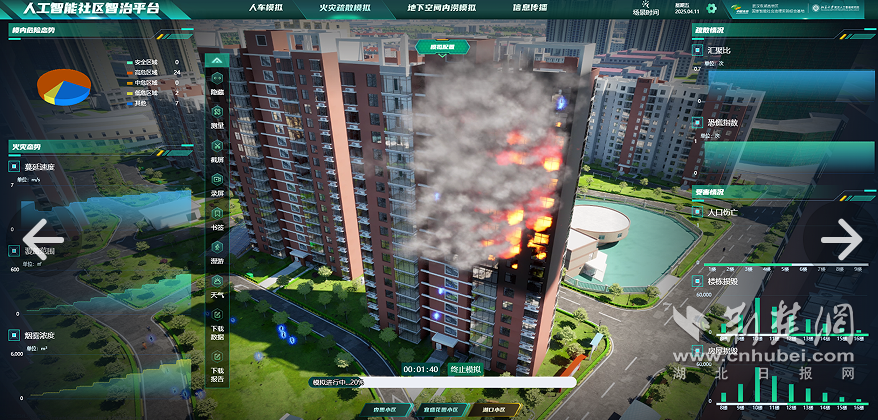The image size is (878, 420).
Task: Open the 场景时间 scene time control
Action: click(646, 9)
